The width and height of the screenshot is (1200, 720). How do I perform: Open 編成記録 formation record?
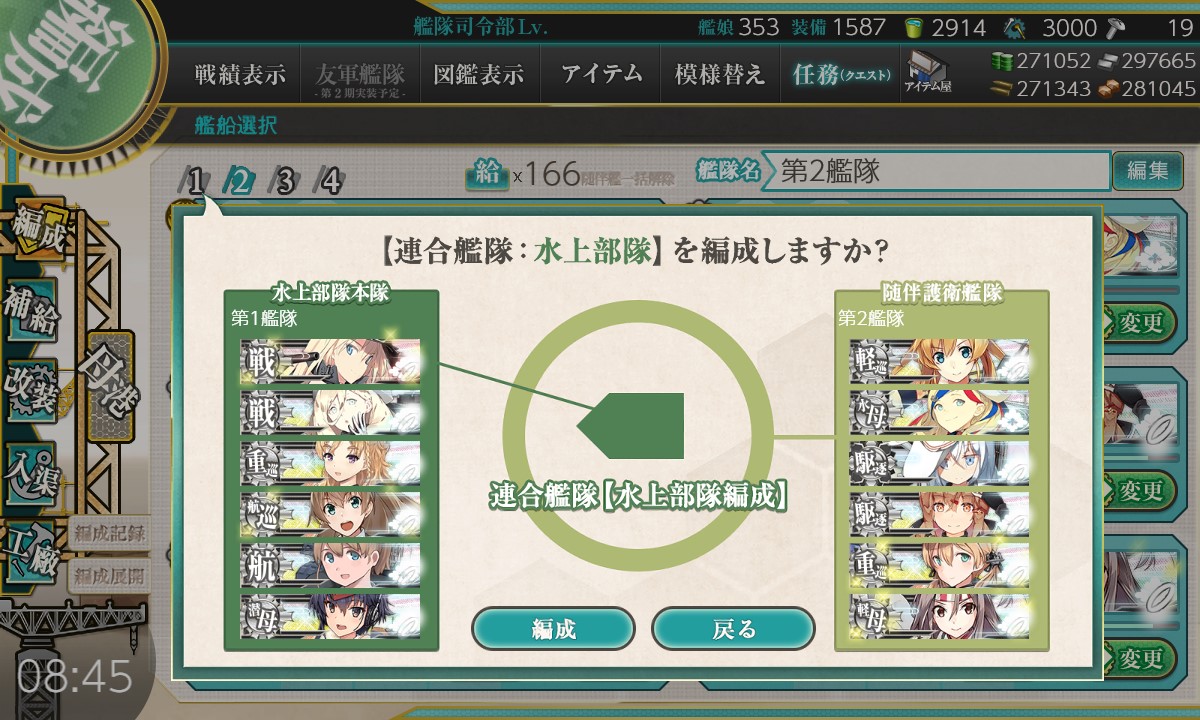(x=109, y=533)
